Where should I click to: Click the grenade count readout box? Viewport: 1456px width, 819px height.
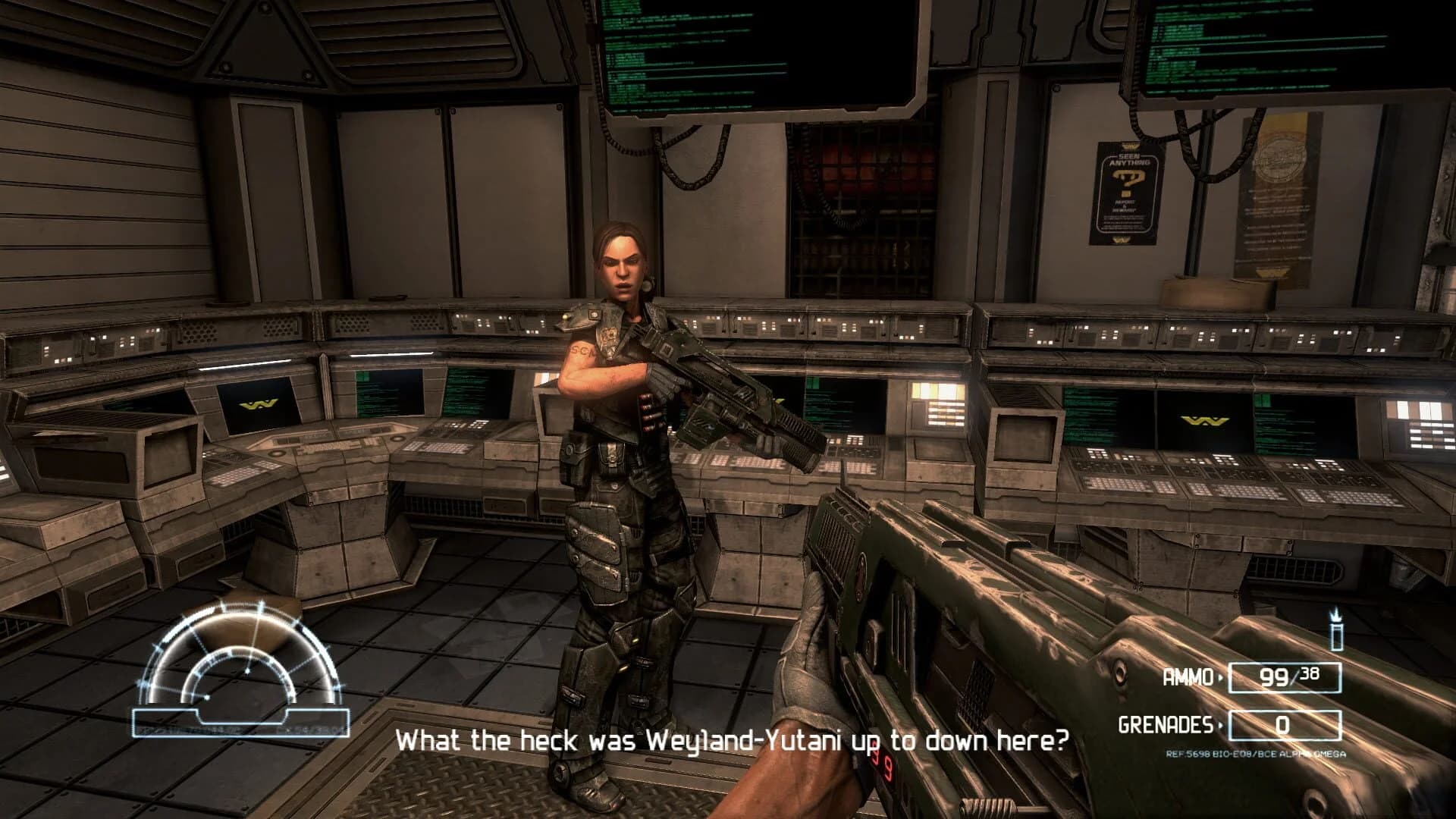[1284, 725]
